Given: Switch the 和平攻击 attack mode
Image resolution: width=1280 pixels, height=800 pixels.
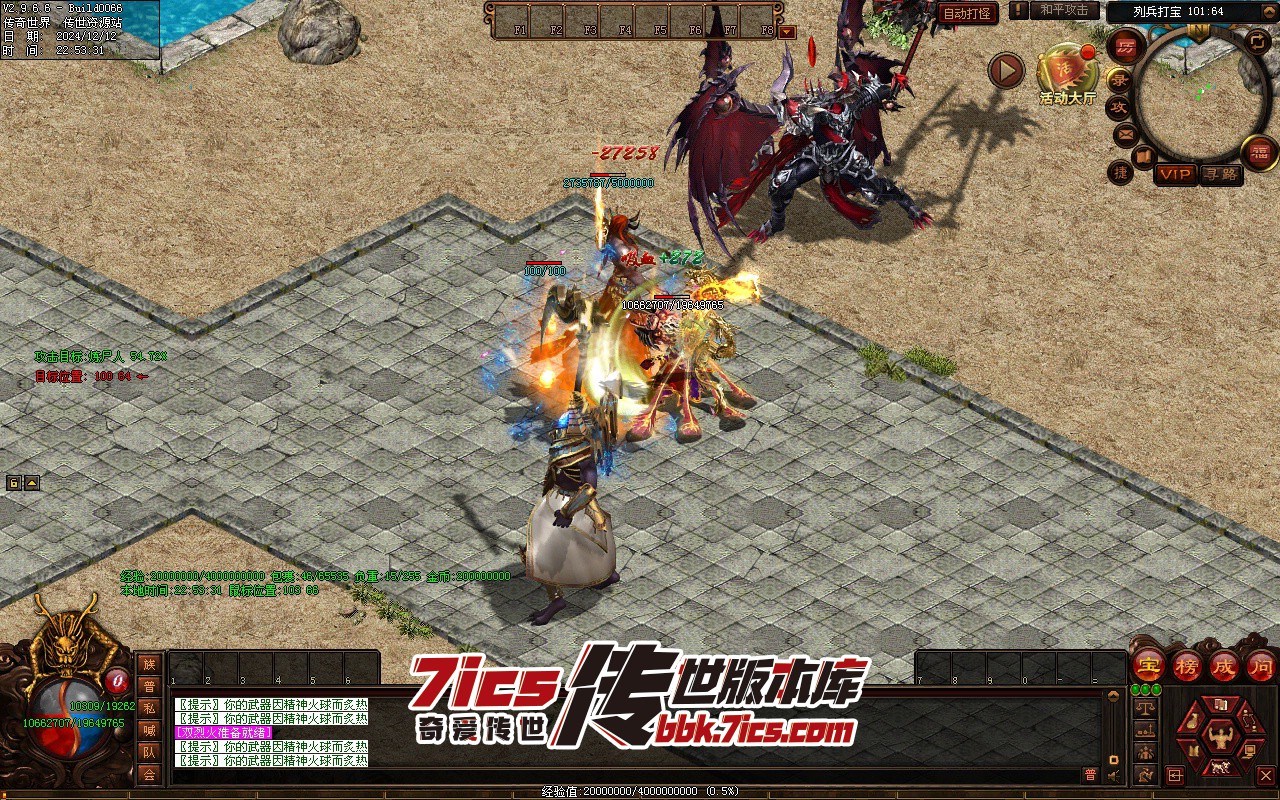Looking at the screenshot, I should [x=1063, y=10].
